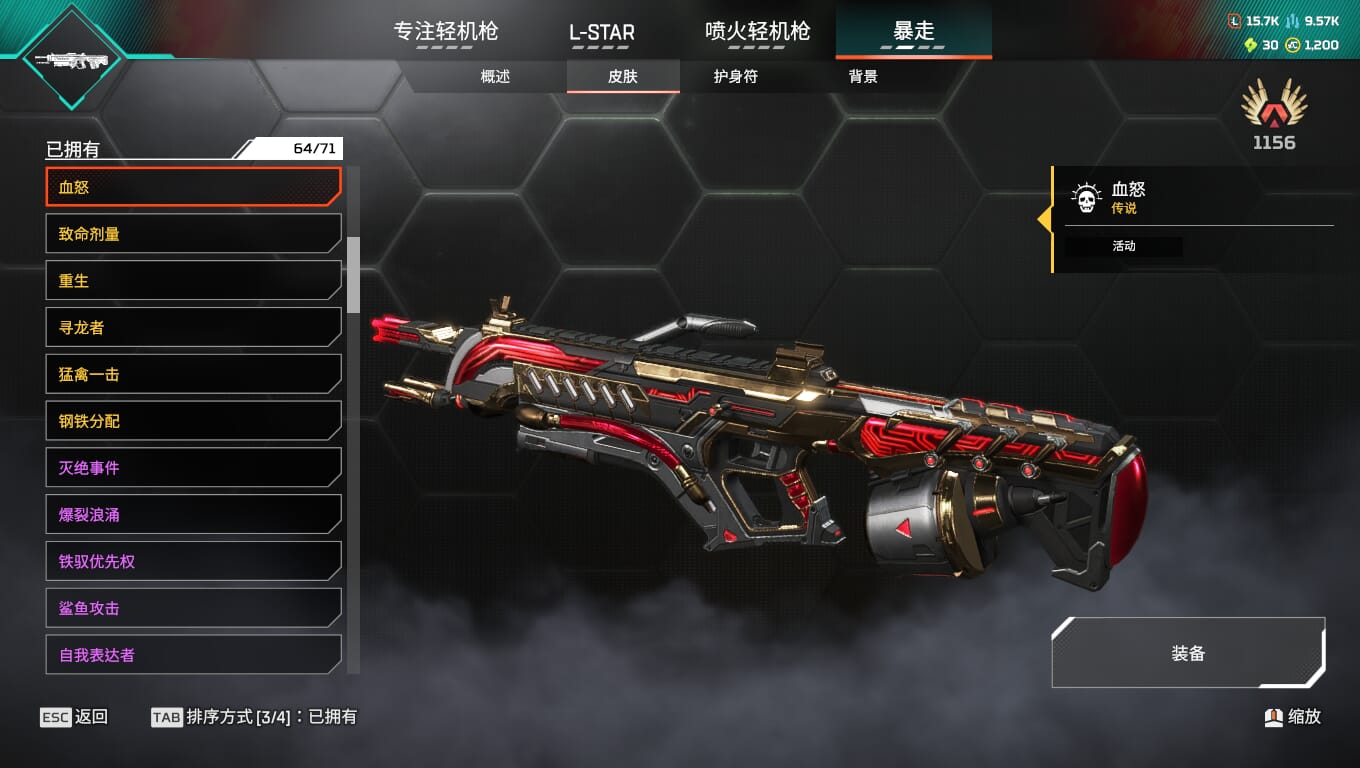Select the 灭绝事件 skin

point(193,468)
